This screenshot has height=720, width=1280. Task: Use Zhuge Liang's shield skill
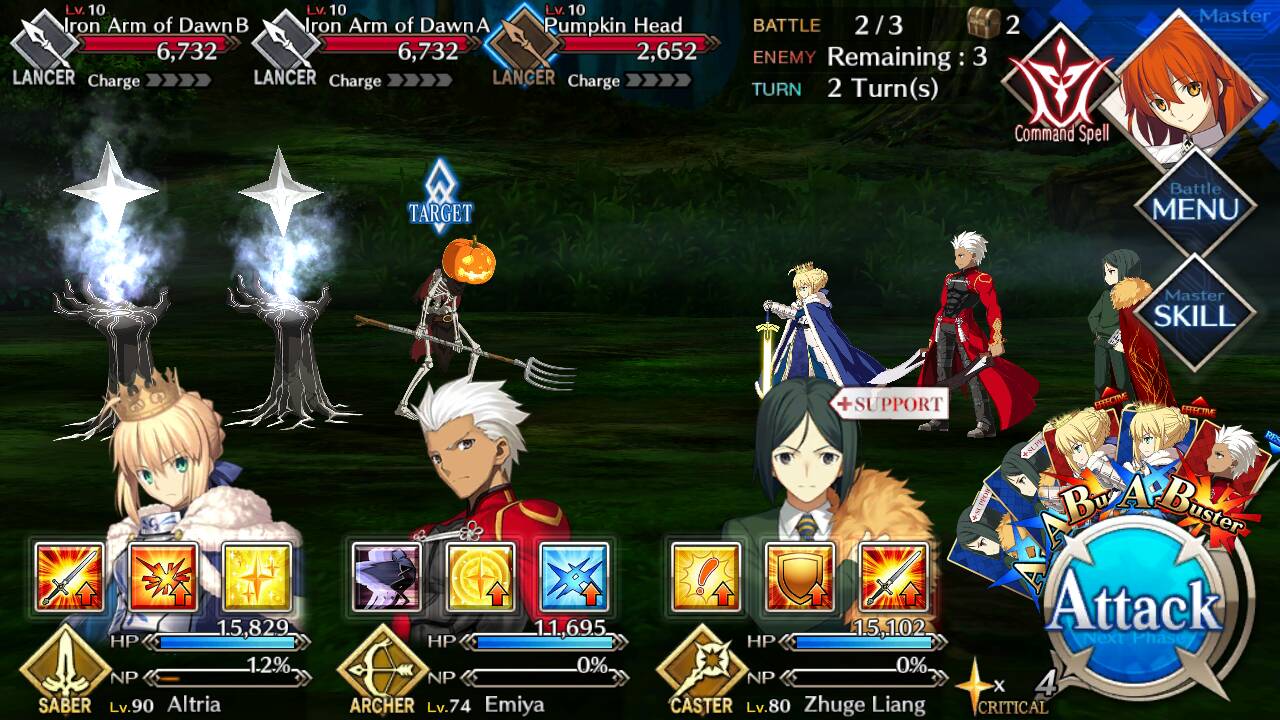click(799, 577)
